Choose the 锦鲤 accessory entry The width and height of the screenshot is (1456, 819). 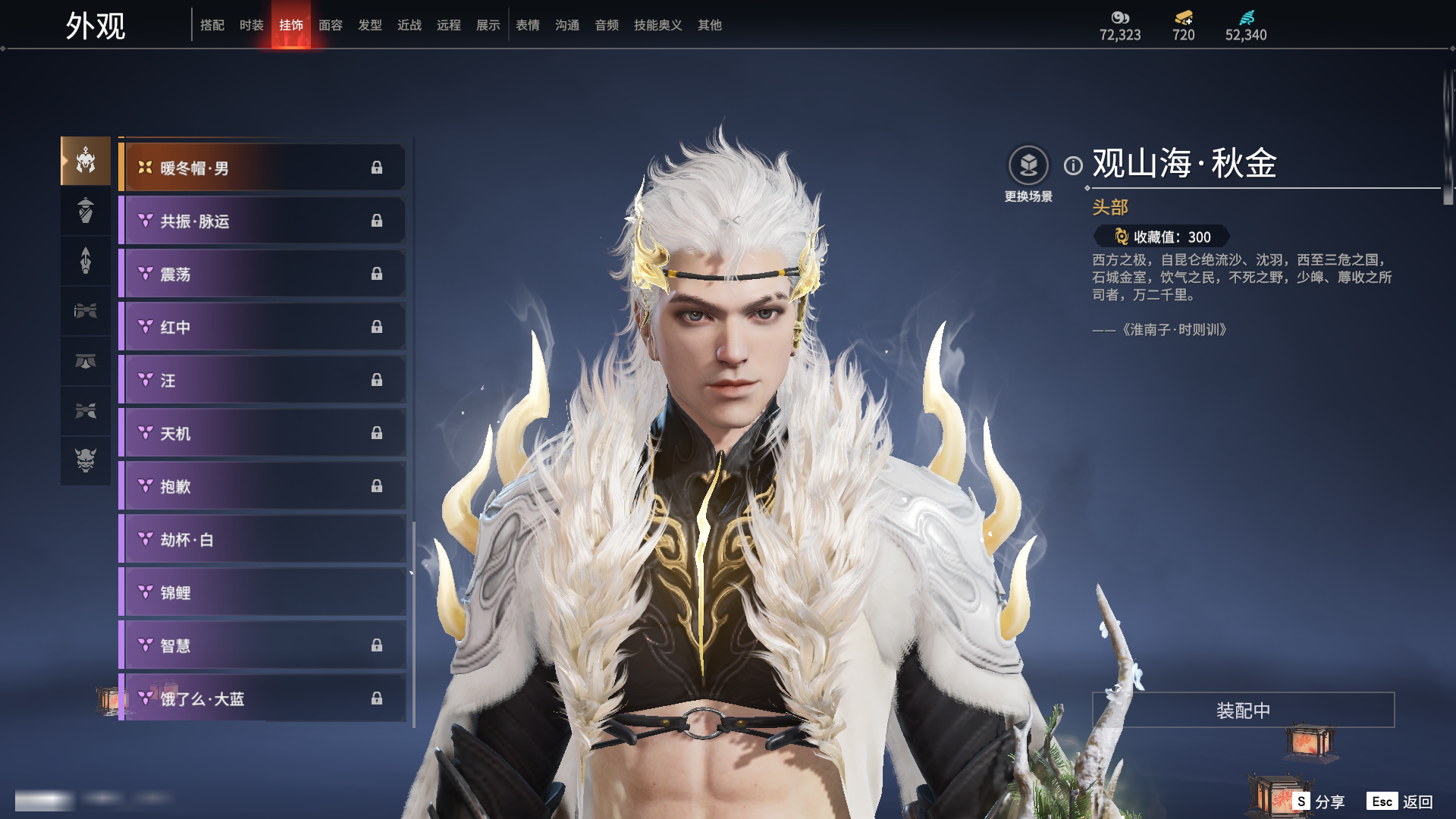[262, 592]
